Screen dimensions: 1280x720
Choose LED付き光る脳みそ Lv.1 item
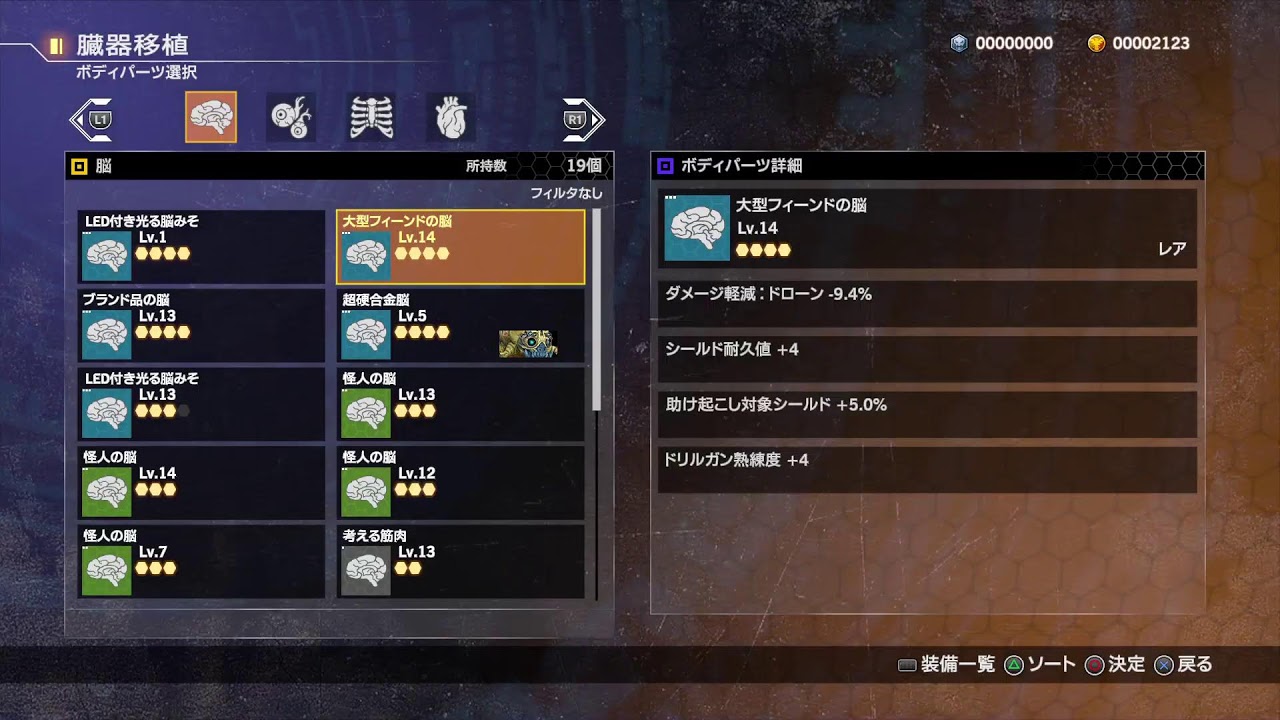coord(201,247)
